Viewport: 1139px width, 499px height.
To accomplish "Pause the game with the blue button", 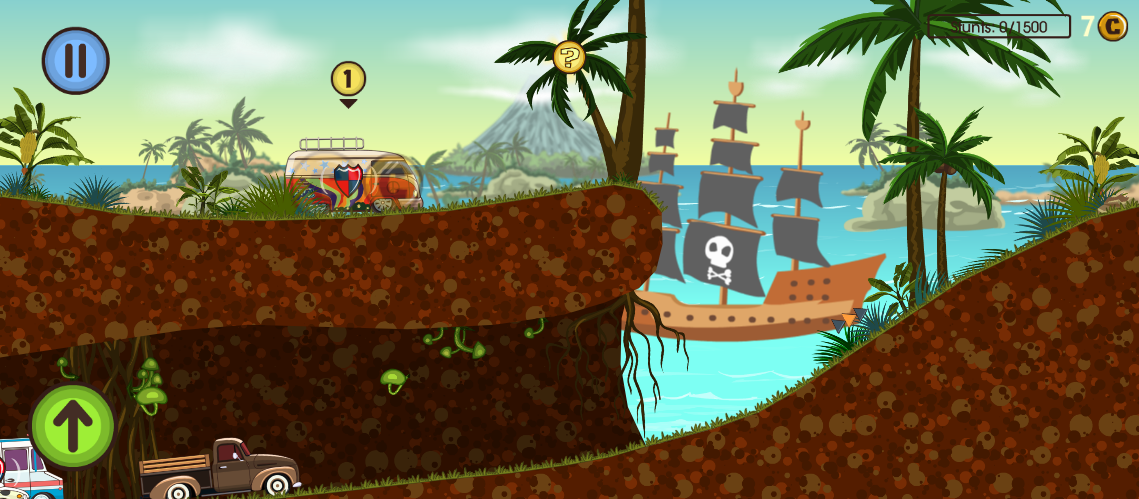I will [75, 60].
